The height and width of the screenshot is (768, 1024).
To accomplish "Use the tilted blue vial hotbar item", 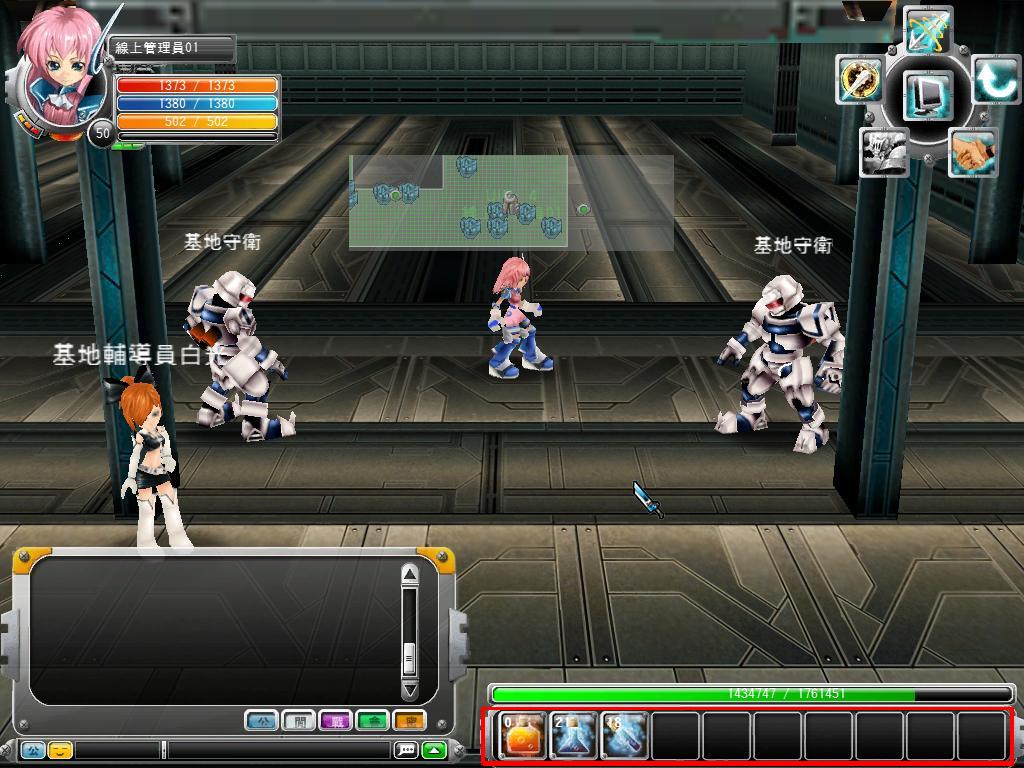I will coord(625,736).
